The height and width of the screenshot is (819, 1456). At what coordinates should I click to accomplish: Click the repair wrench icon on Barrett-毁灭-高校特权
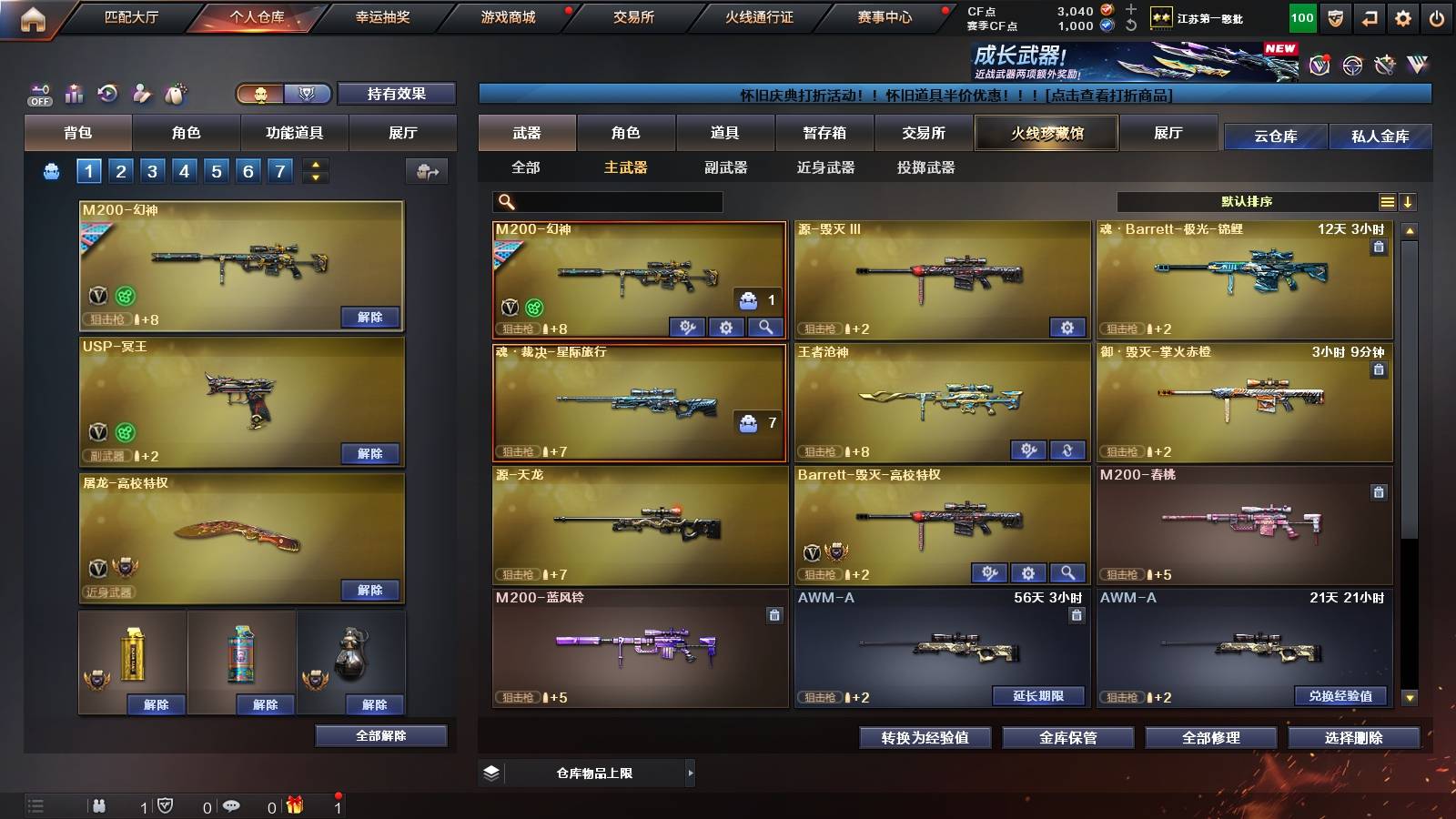coord(988,573)
